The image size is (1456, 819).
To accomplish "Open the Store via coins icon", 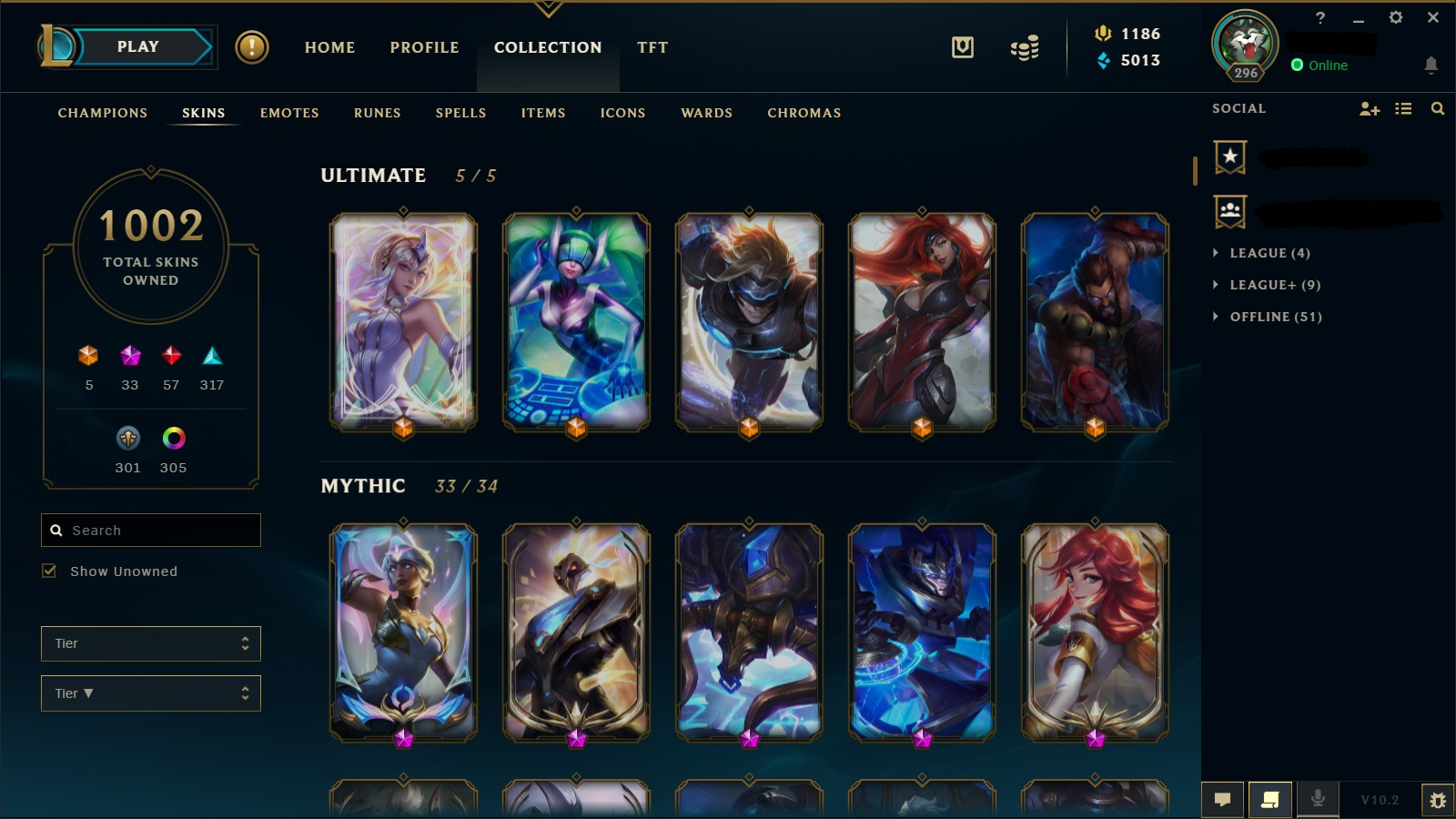I will 1023,48.
